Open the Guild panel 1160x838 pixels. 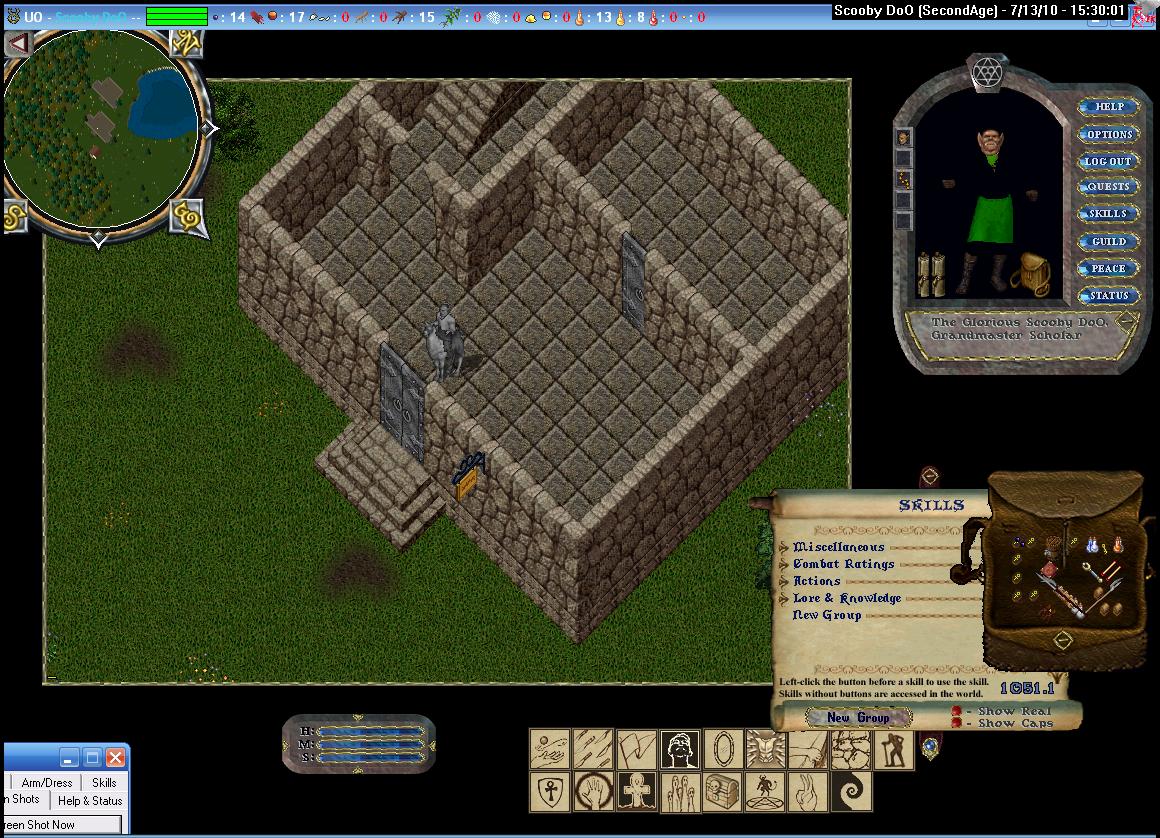(x=1109, y=241)
